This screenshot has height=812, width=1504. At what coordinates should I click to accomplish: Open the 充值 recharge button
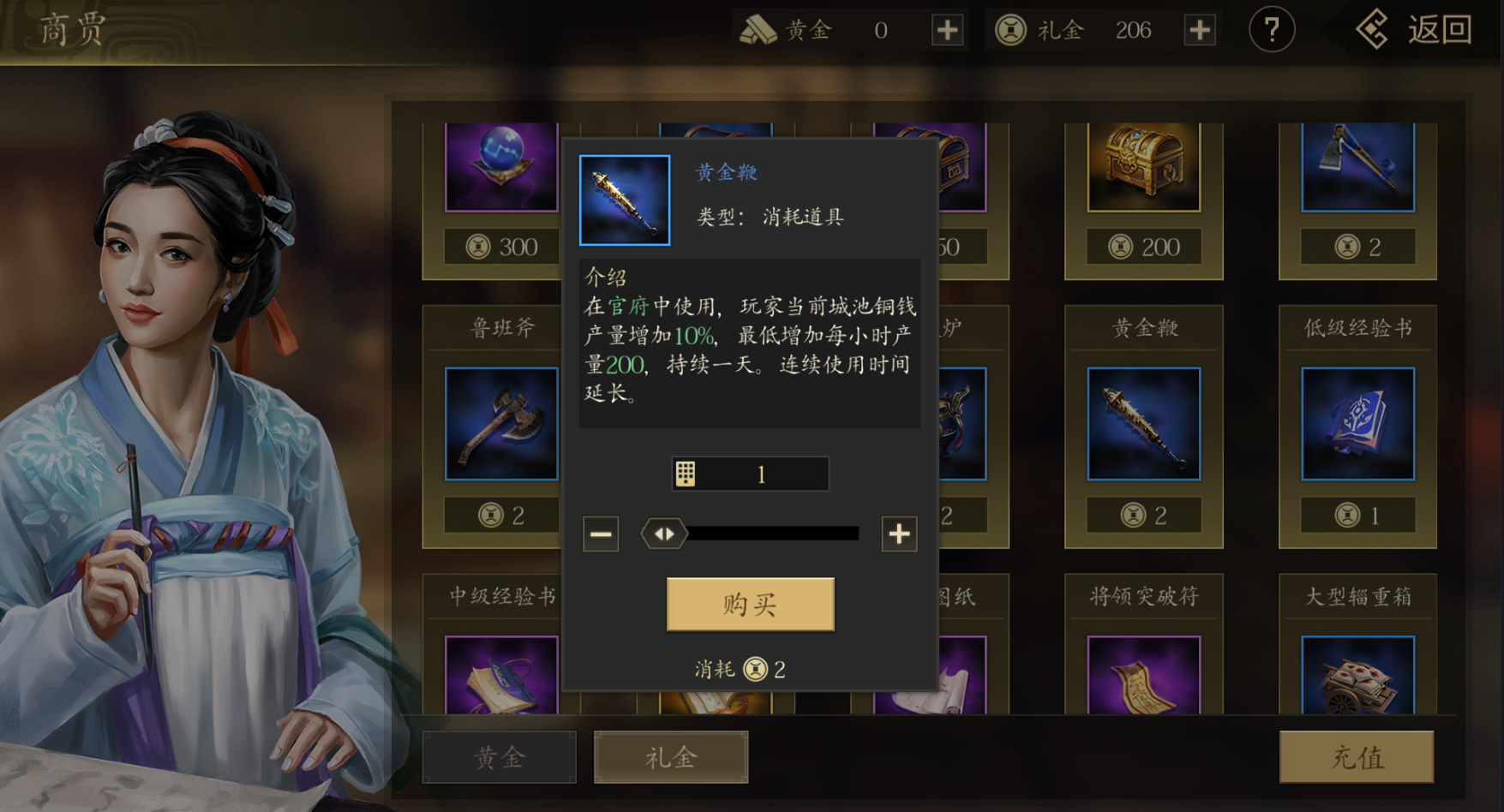coord(1357,757)
